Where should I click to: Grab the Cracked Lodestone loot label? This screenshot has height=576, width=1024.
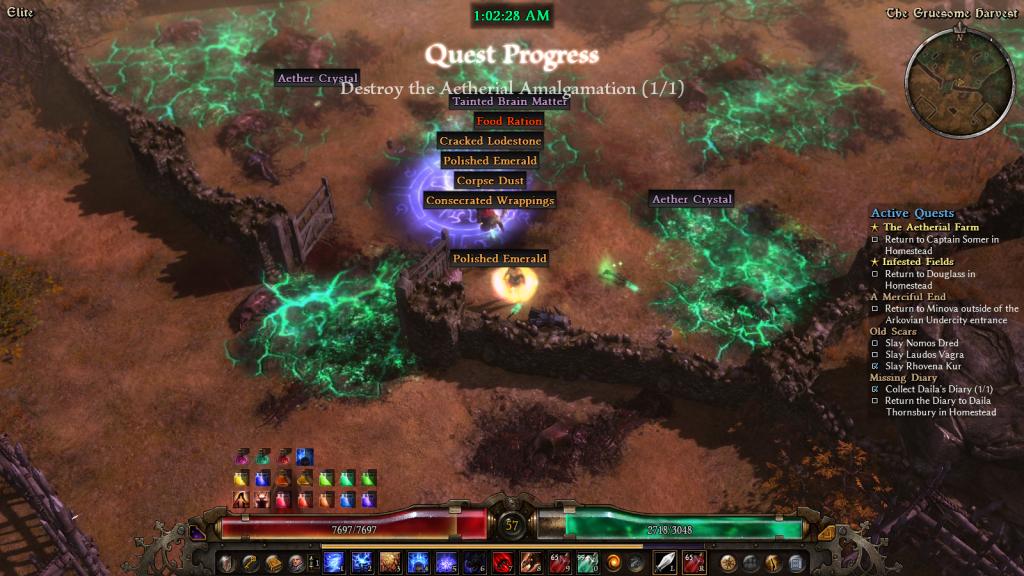(x=490, y=141)
